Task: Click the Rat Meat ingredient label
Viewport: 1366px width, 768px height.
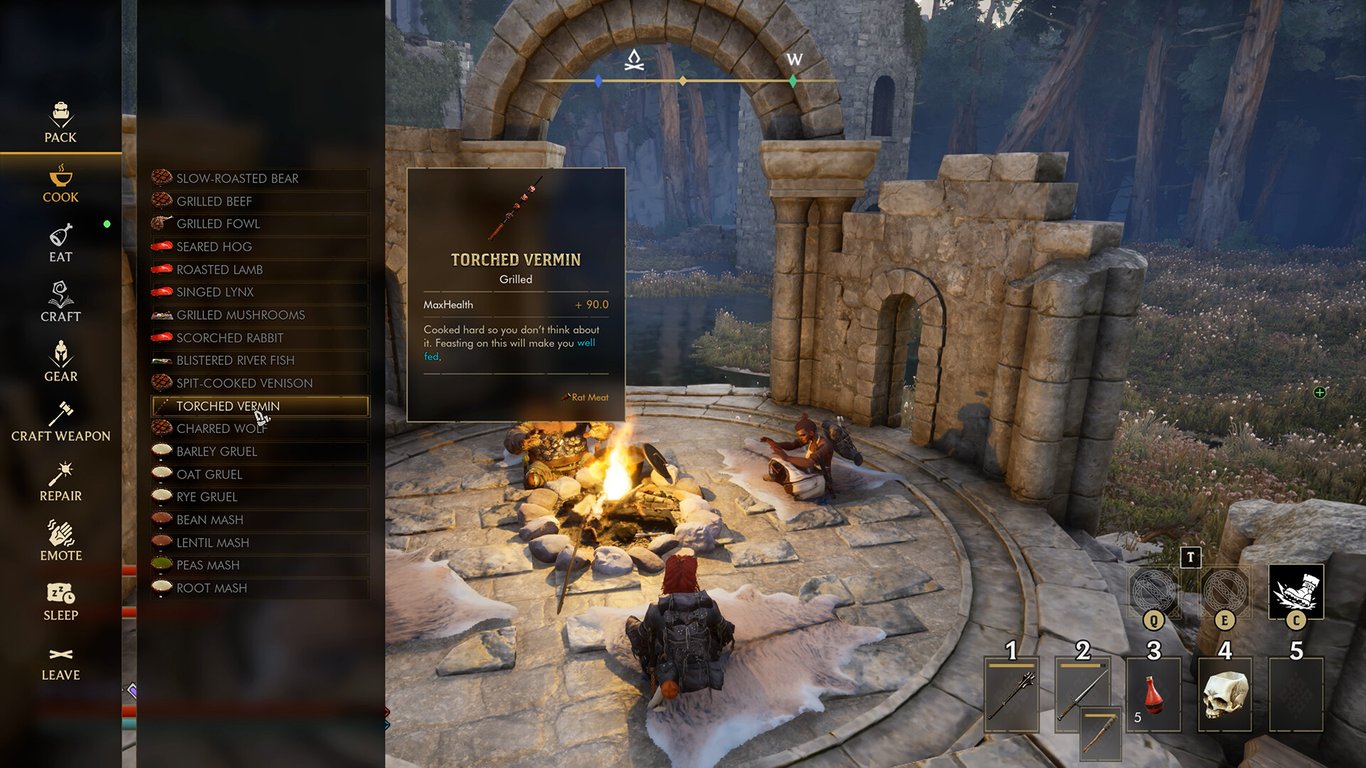Action: pyautogui.click(x=587, y=397)
